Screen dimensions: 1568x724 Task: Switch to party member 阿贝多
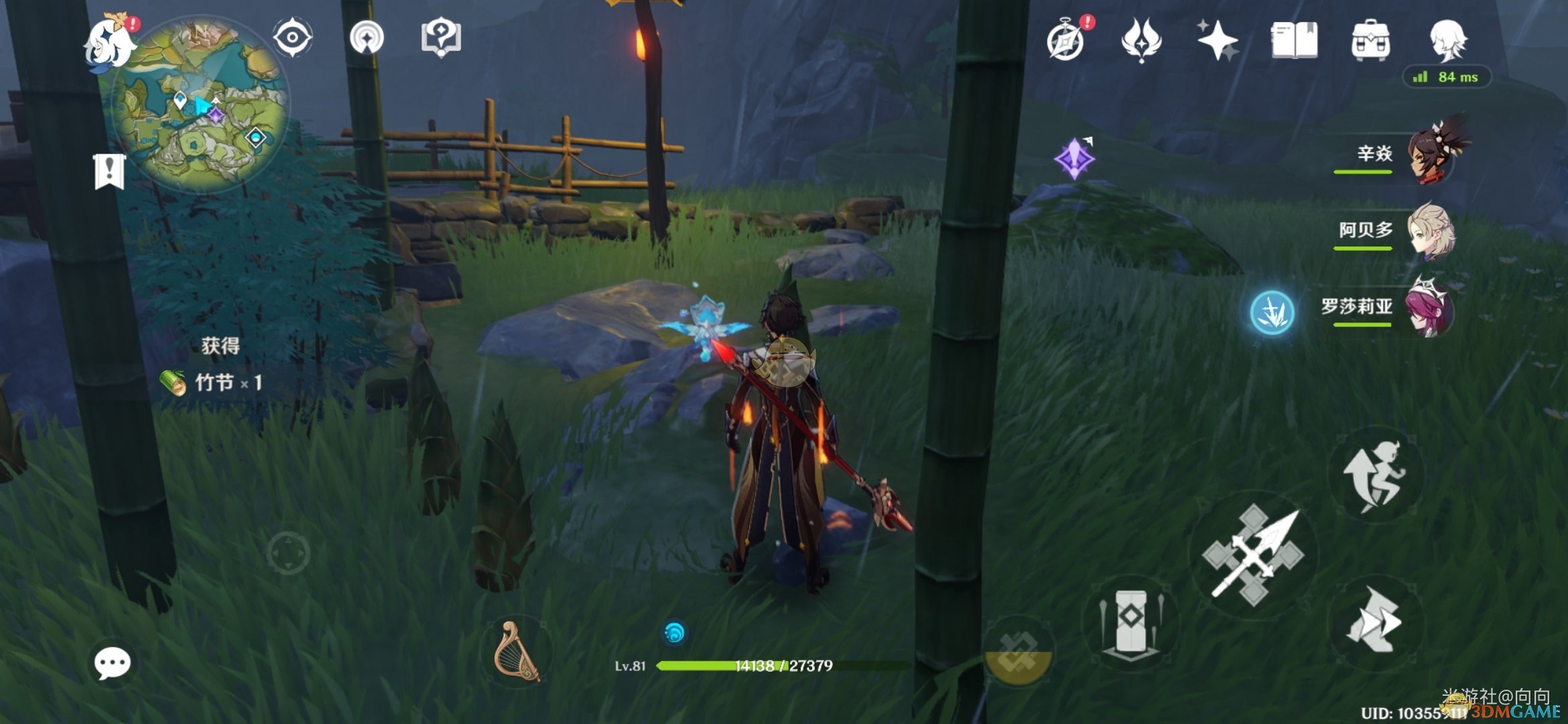coord(1431,231)
